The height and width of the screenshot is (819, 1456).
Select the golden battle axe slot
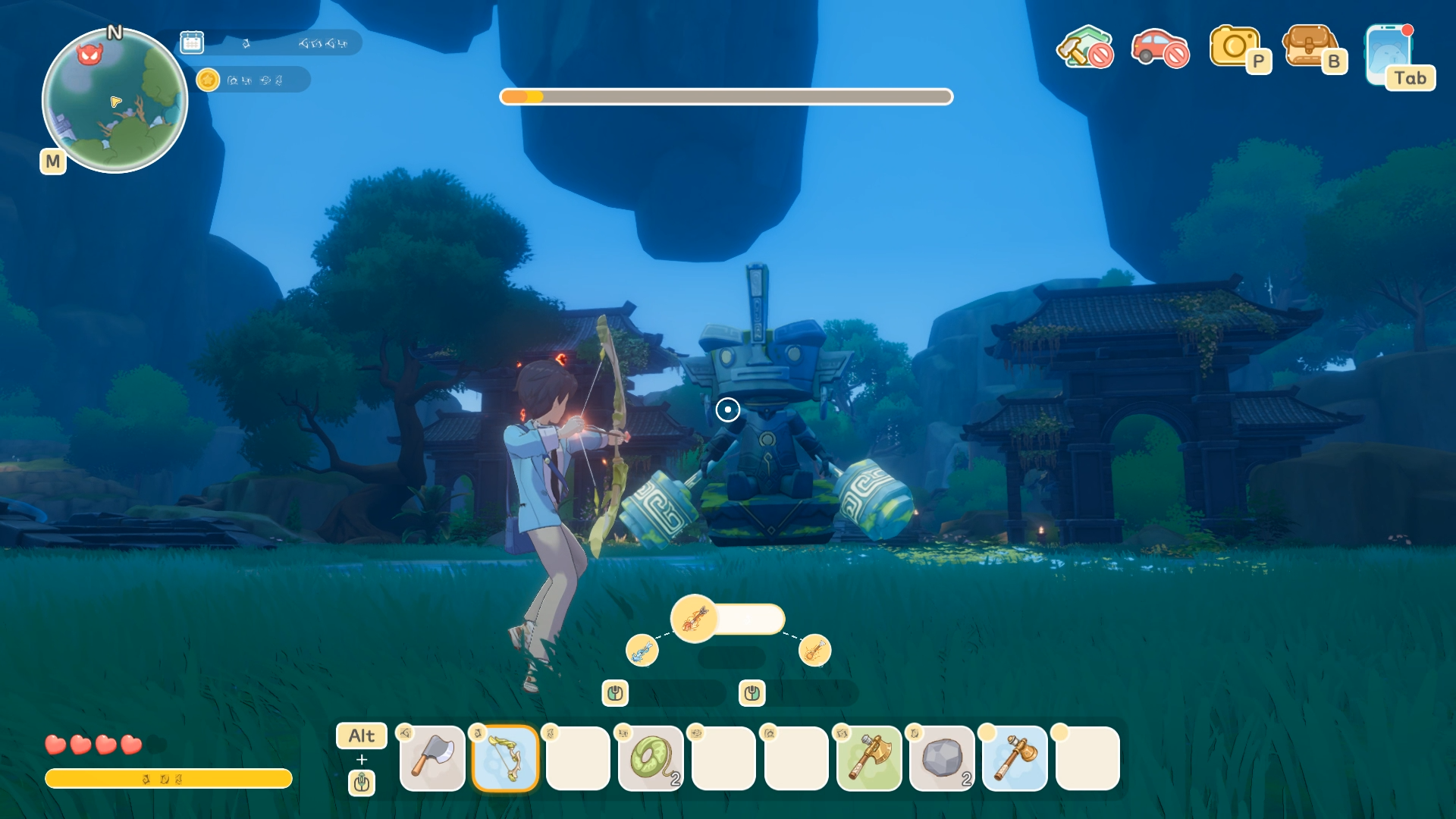(869, 758)
